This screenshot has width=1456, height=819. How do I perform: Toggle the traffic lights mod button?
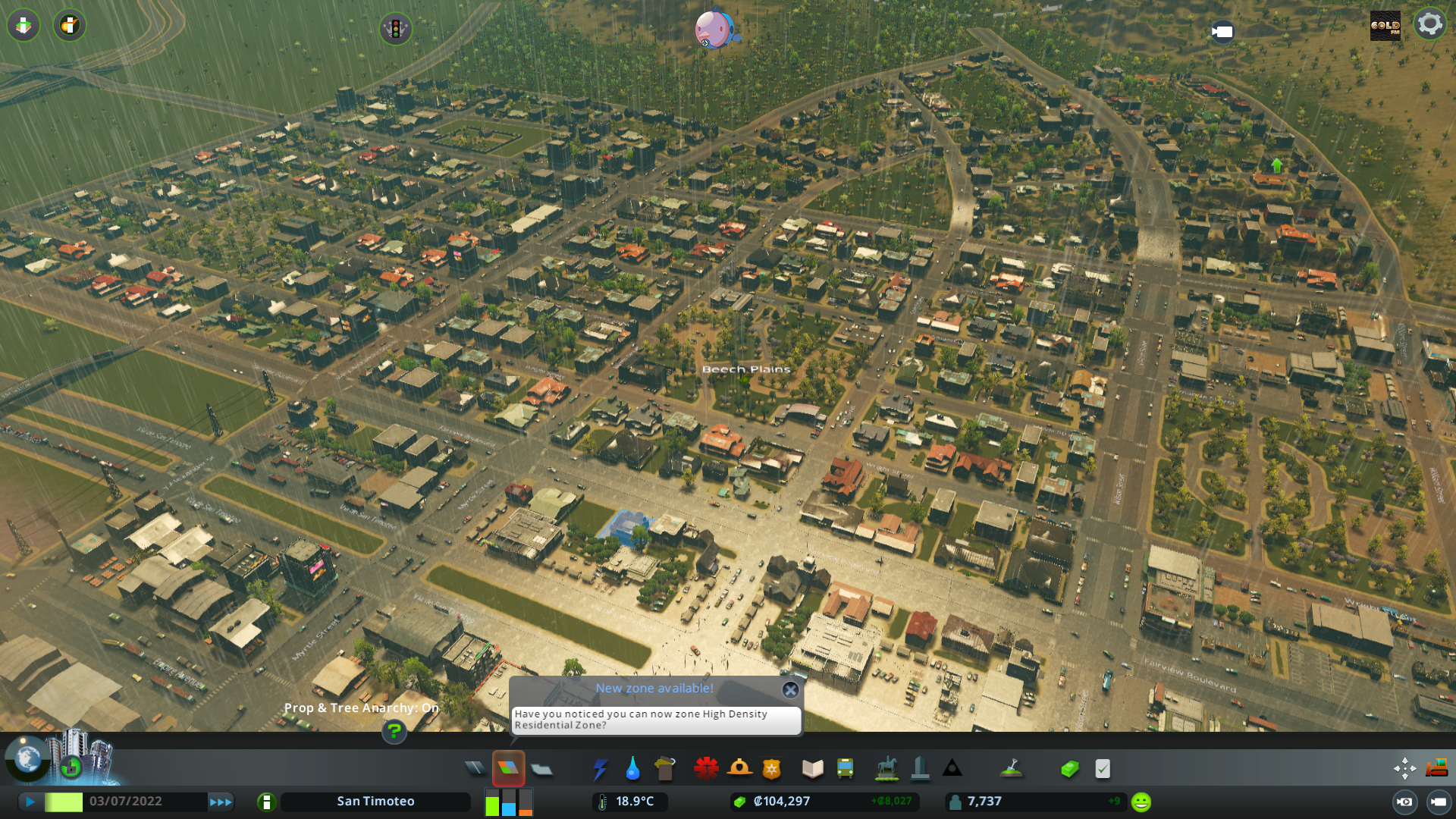click(x=396, y=30)
